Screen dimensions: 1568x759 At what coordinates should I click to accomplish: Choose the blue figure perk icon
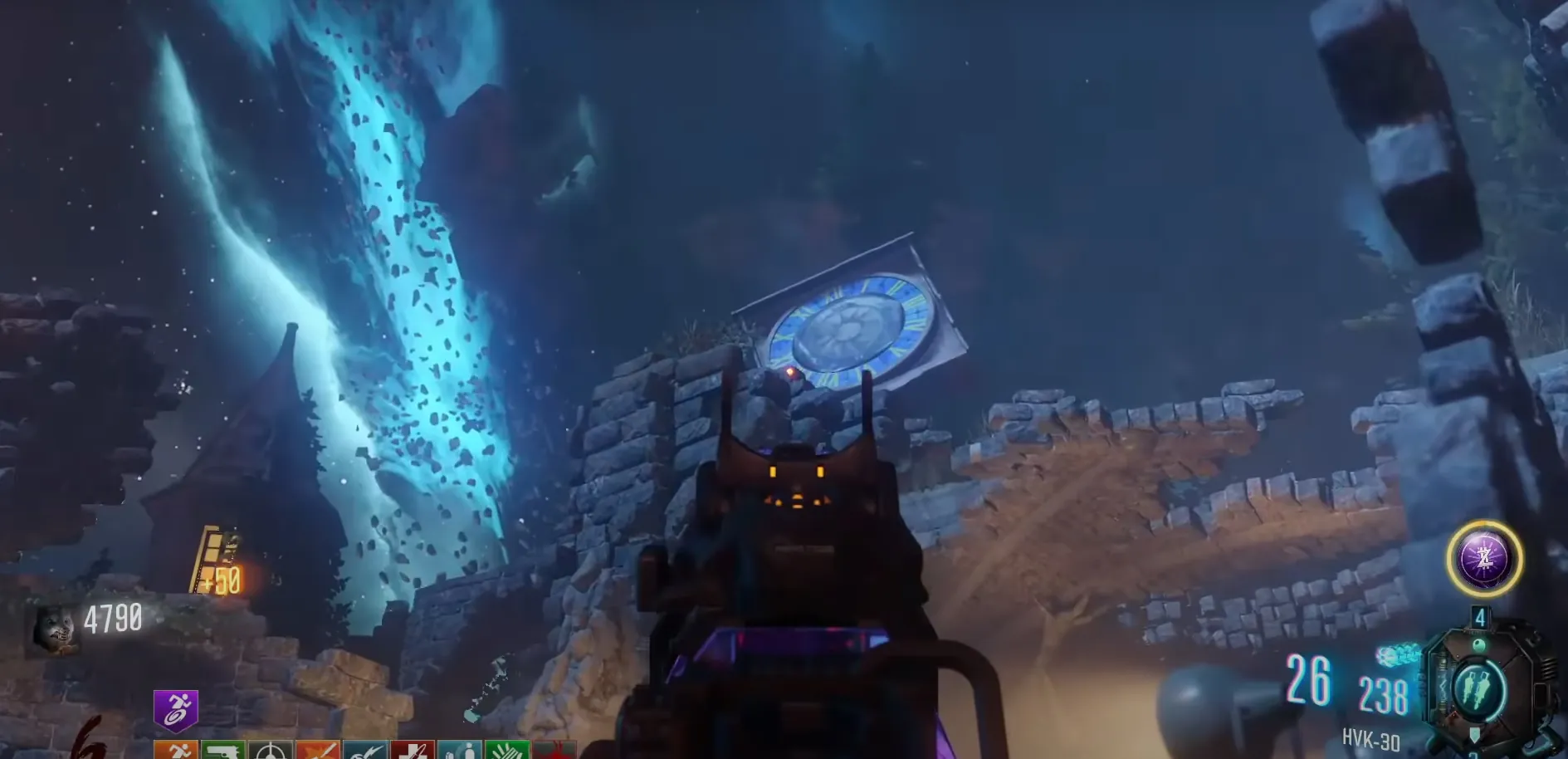[x=460, y=751]
